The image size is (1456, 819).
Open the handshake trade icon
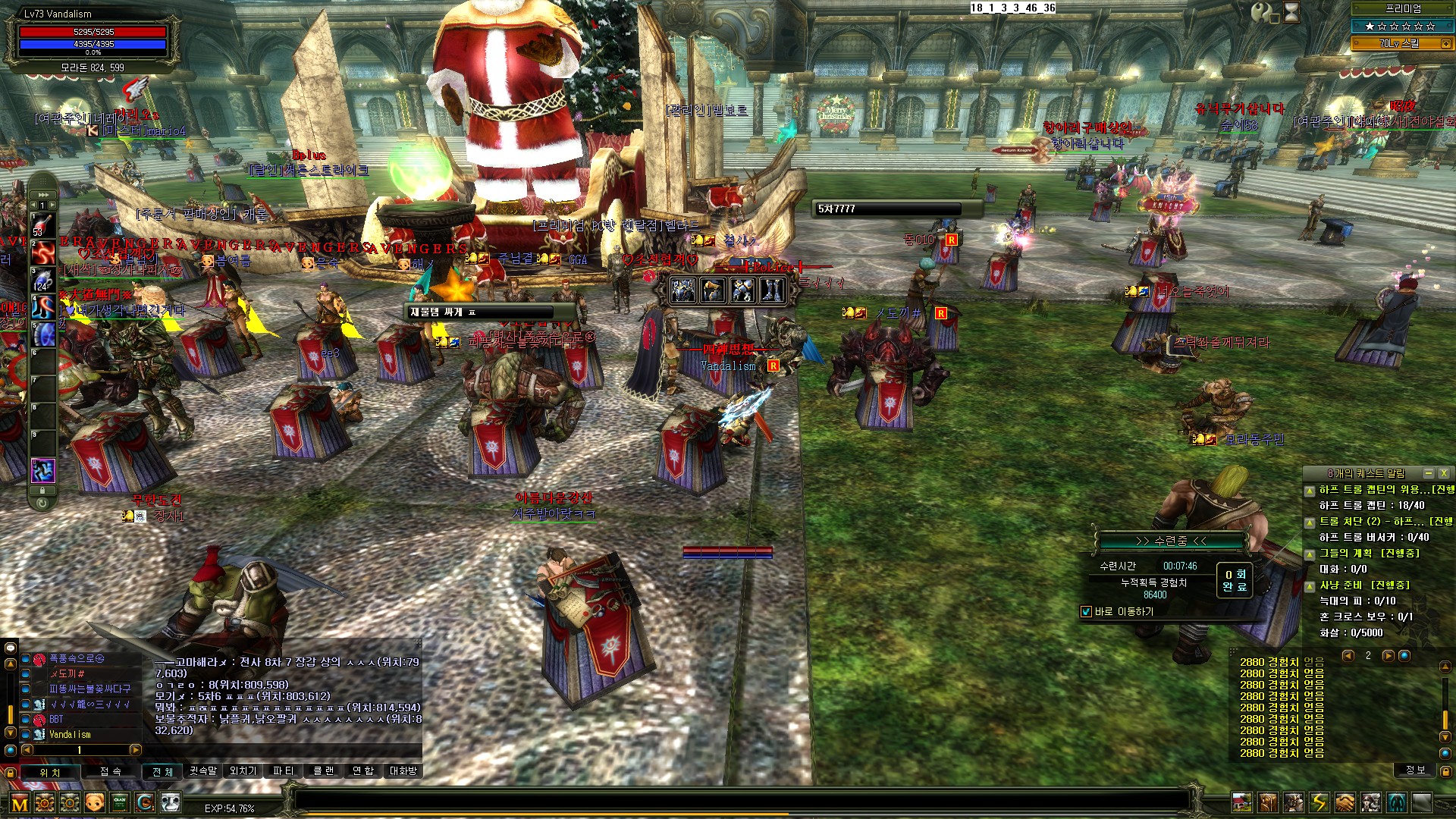point(1345,802)
